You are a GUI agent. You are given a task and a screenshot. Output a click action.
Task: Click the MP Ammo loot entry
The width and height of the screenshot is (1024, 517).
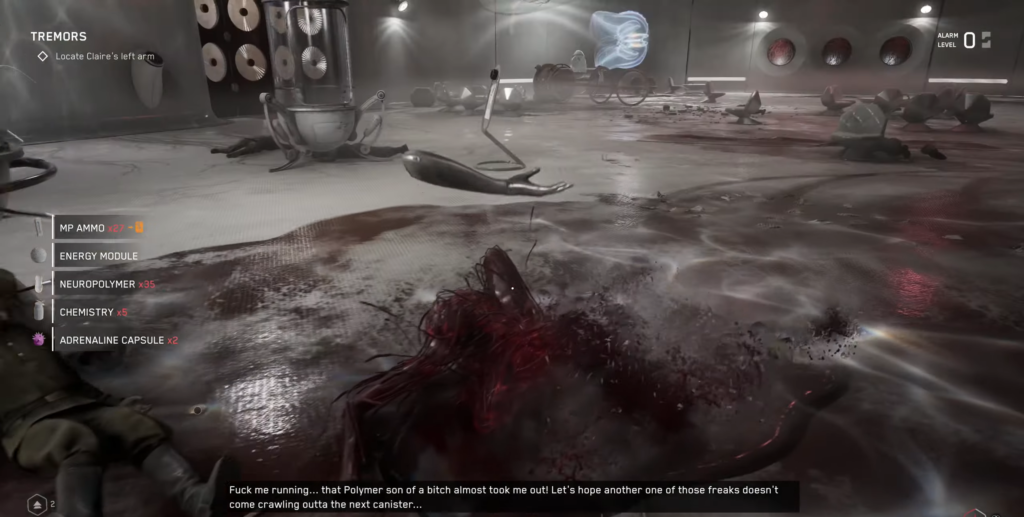tap(99, 228)
